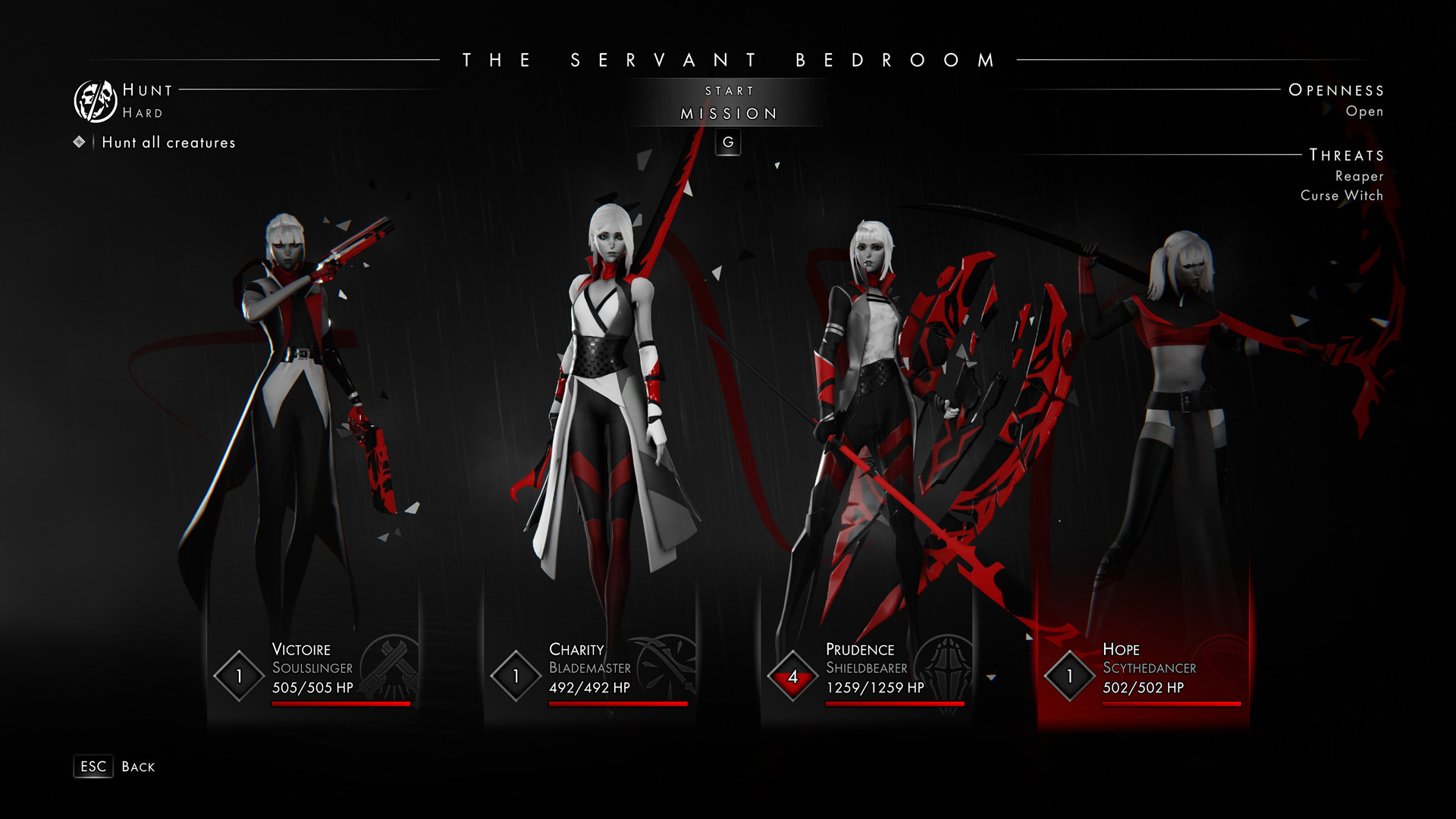1456x819 pixels.
Task: Click the G keybind indicator under Mission
Action: tap(728, 142)
